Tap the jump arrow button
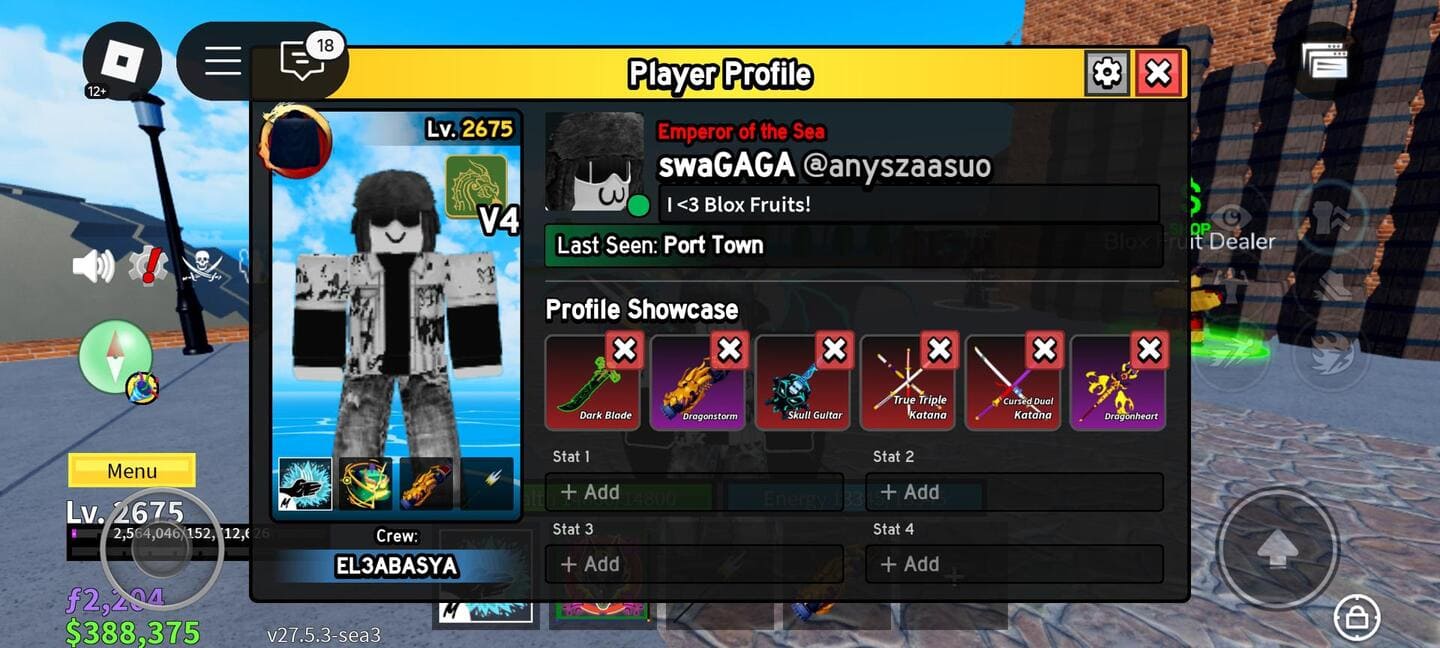1440x648 pixels. pos(1277,549)
